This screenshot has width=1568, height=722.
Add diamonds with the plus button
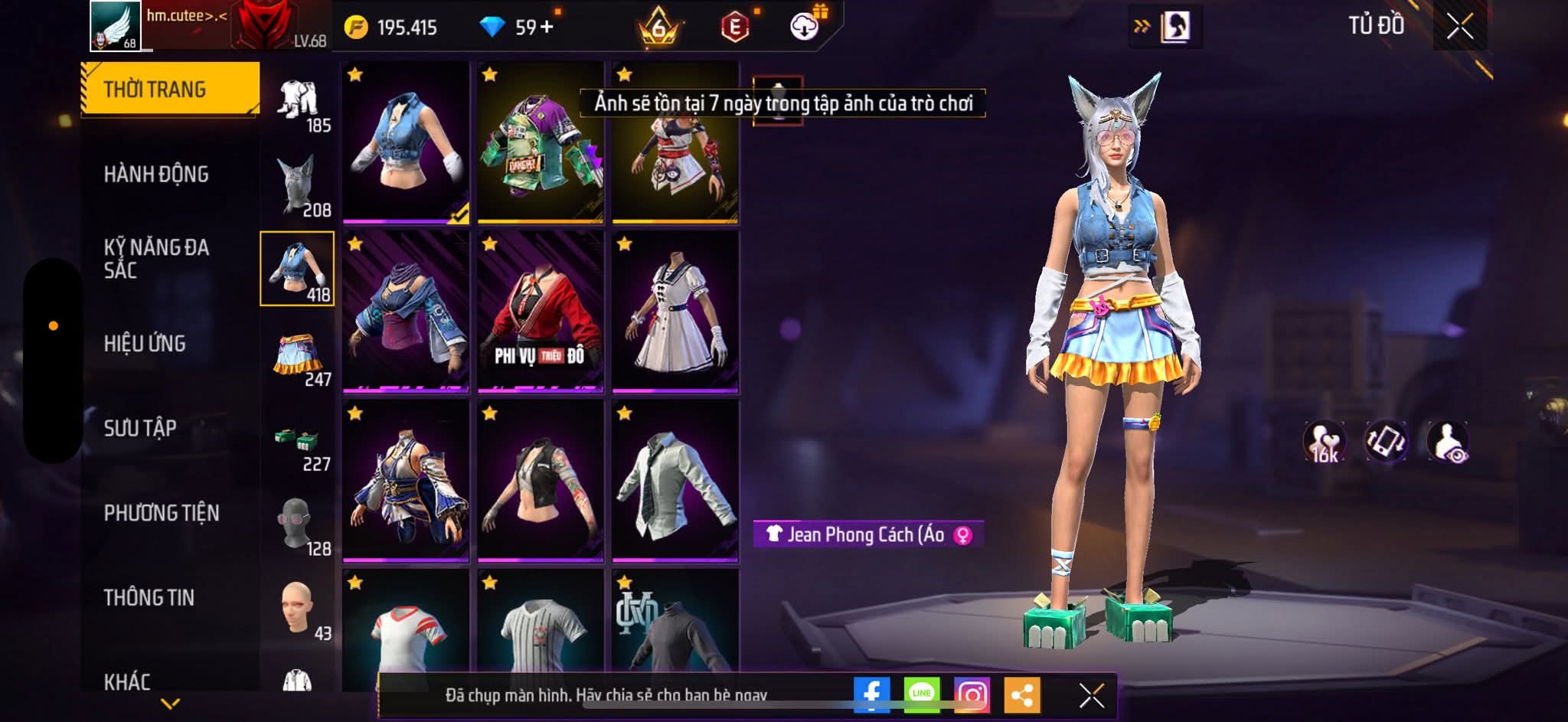coord(547,28)
